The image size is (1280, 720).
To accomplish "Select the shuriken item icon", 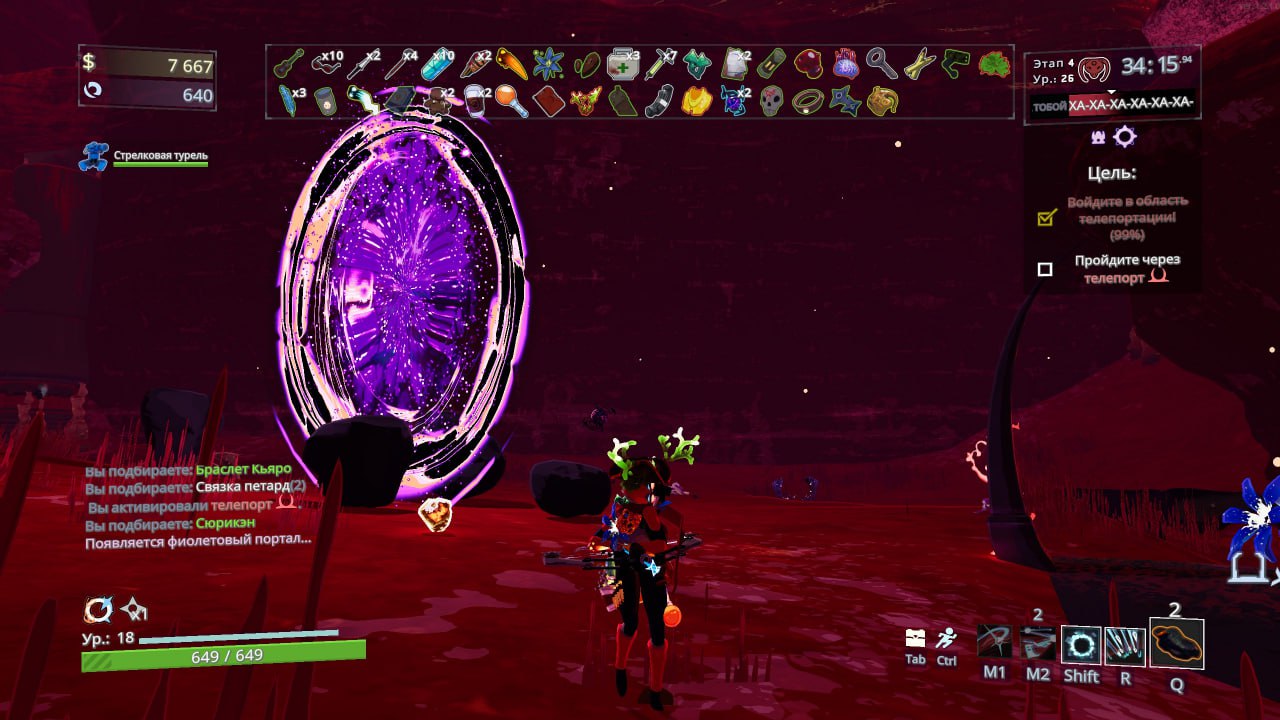I will (x=844, y=101).
